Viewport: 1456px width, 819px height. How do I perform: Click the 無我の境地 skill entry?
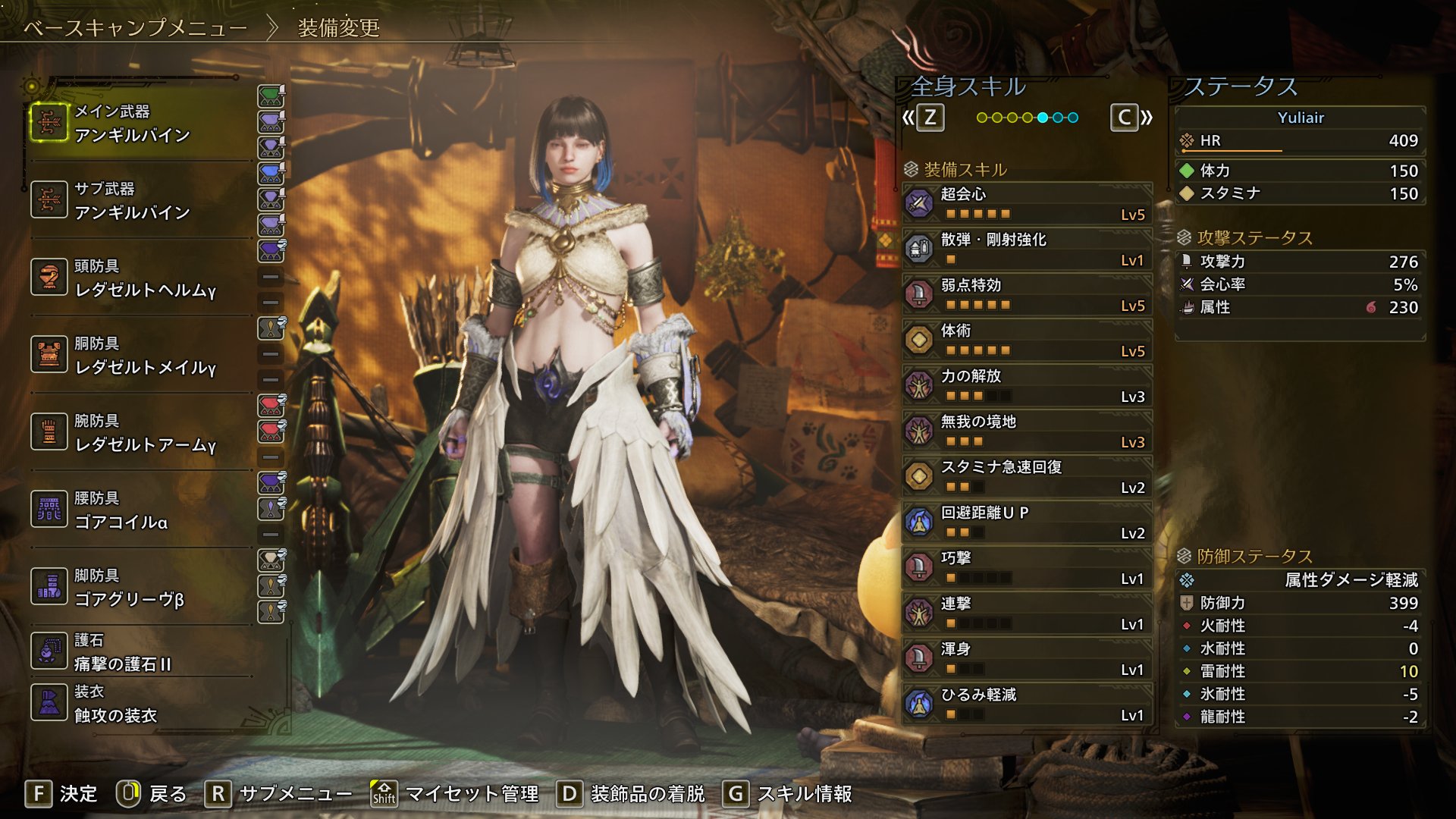[1028, 431]
